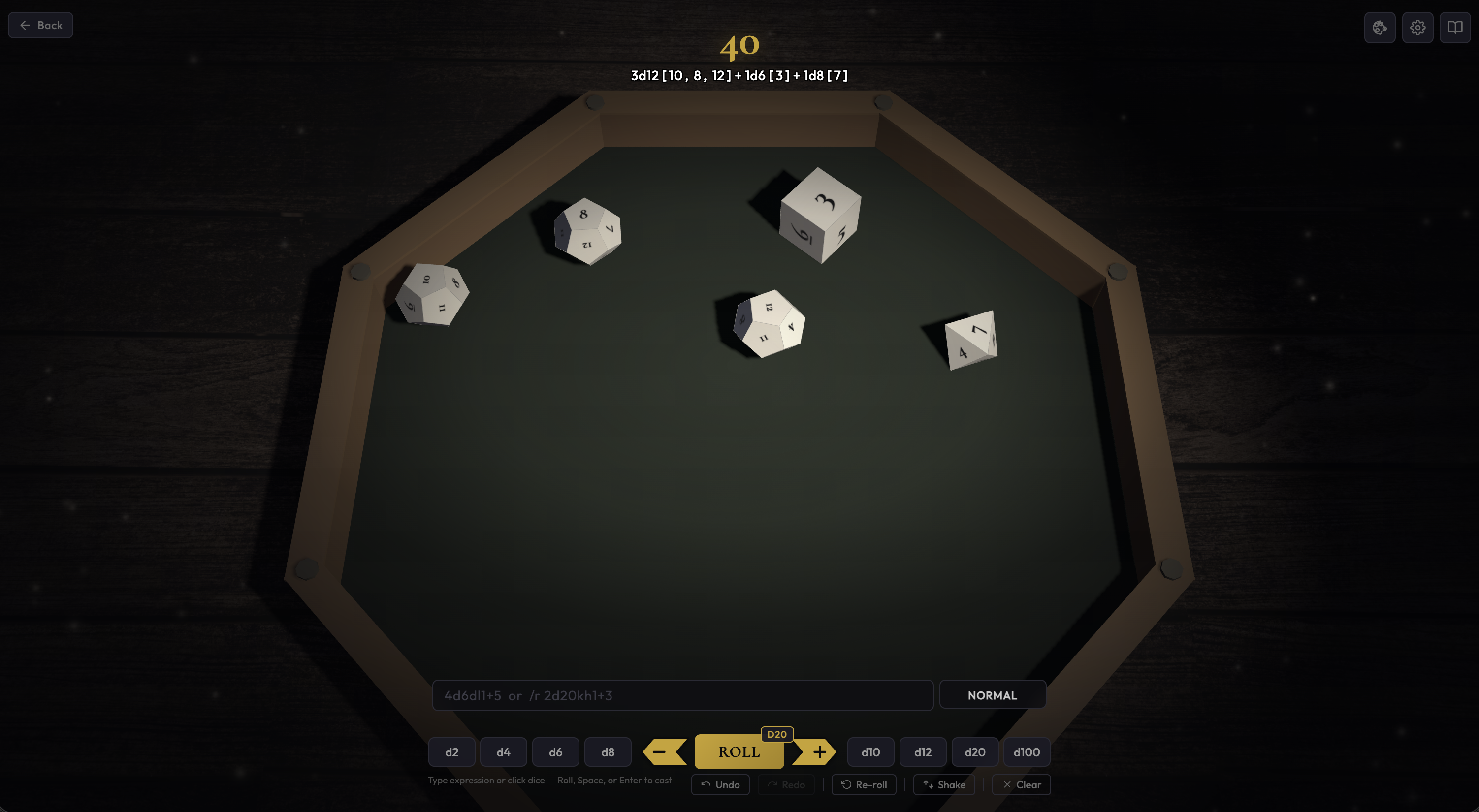
Task: Shake the dice tray
Action: (x=943, y=784)
